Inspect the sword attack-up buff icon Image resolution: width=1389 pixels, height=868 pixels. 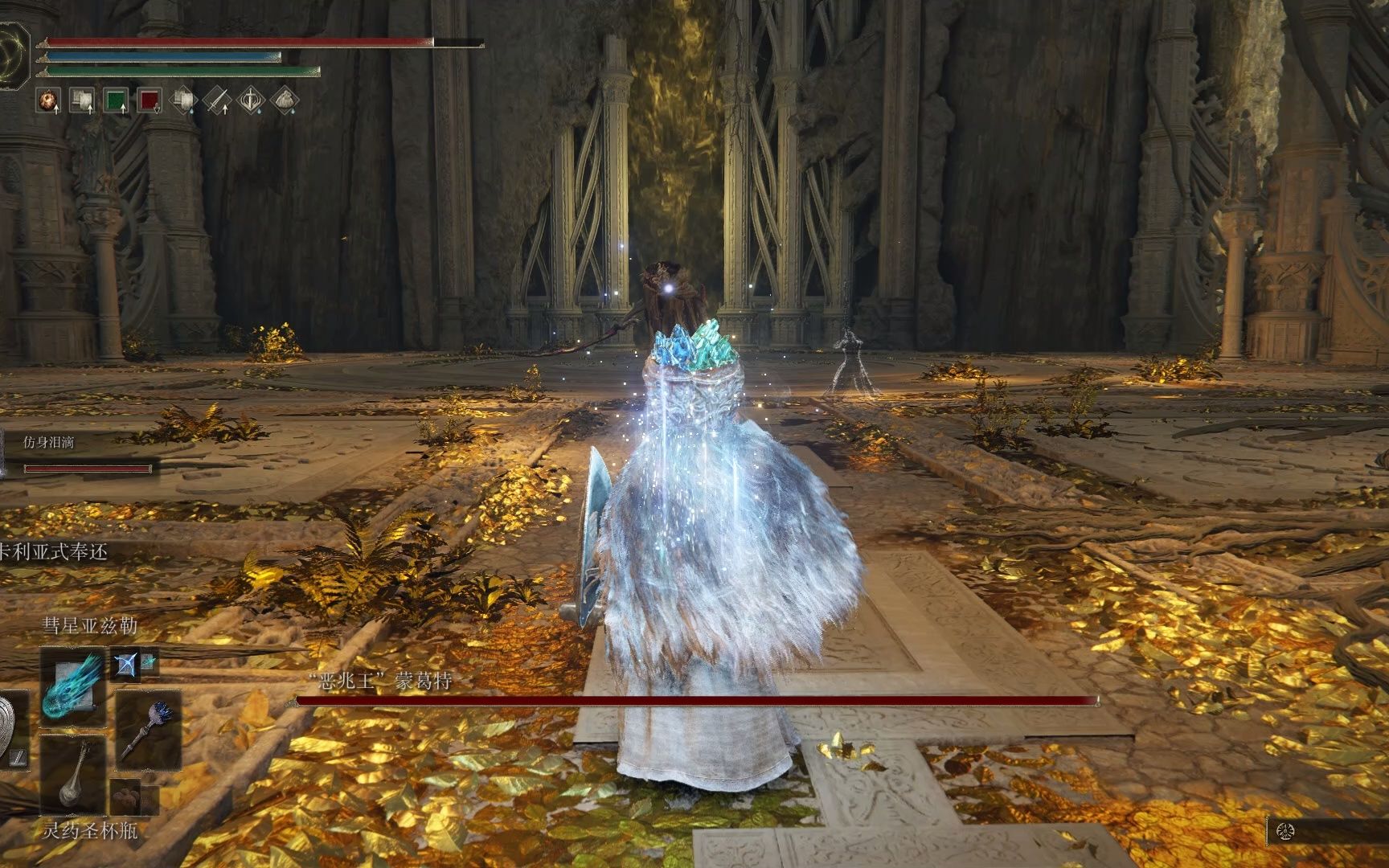pyautogui.click(x=216, y=100)
